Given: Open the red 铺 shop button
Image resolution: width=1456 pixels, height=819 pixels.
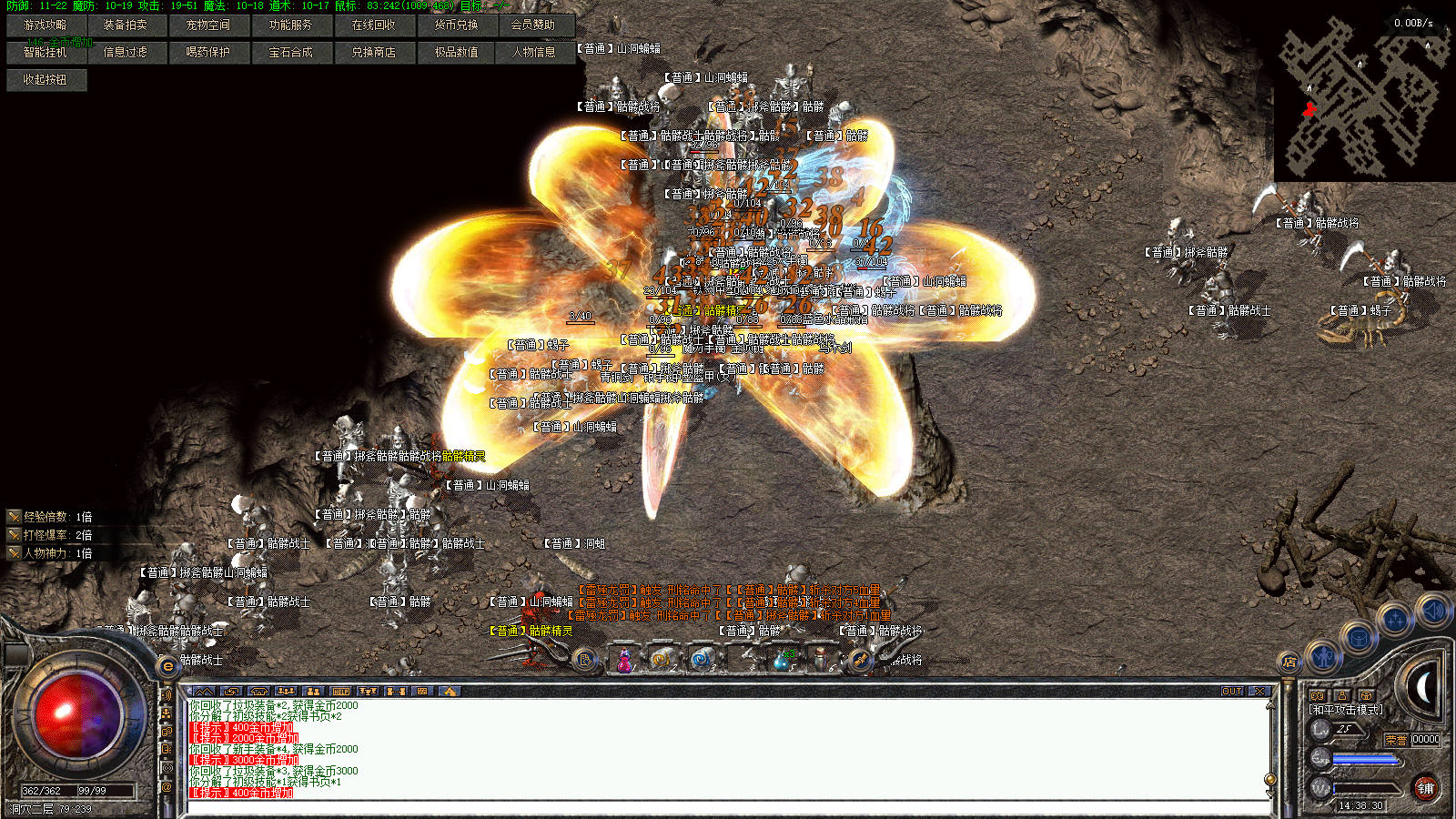Looking at the screenshot, I should click(x=1425, y=788).
